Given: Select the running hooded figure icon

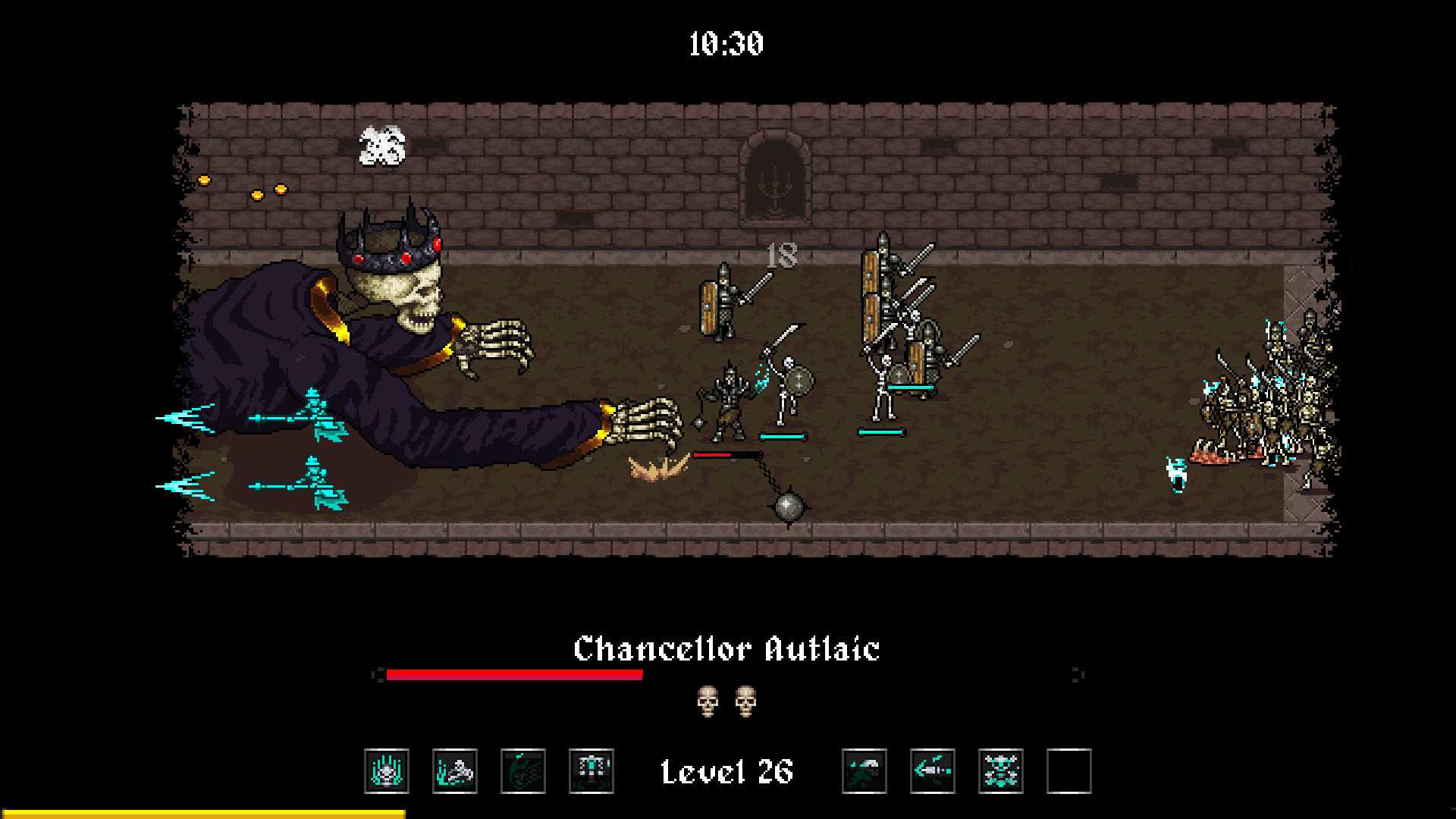Looking at the screenshot, I should point(864,771).
